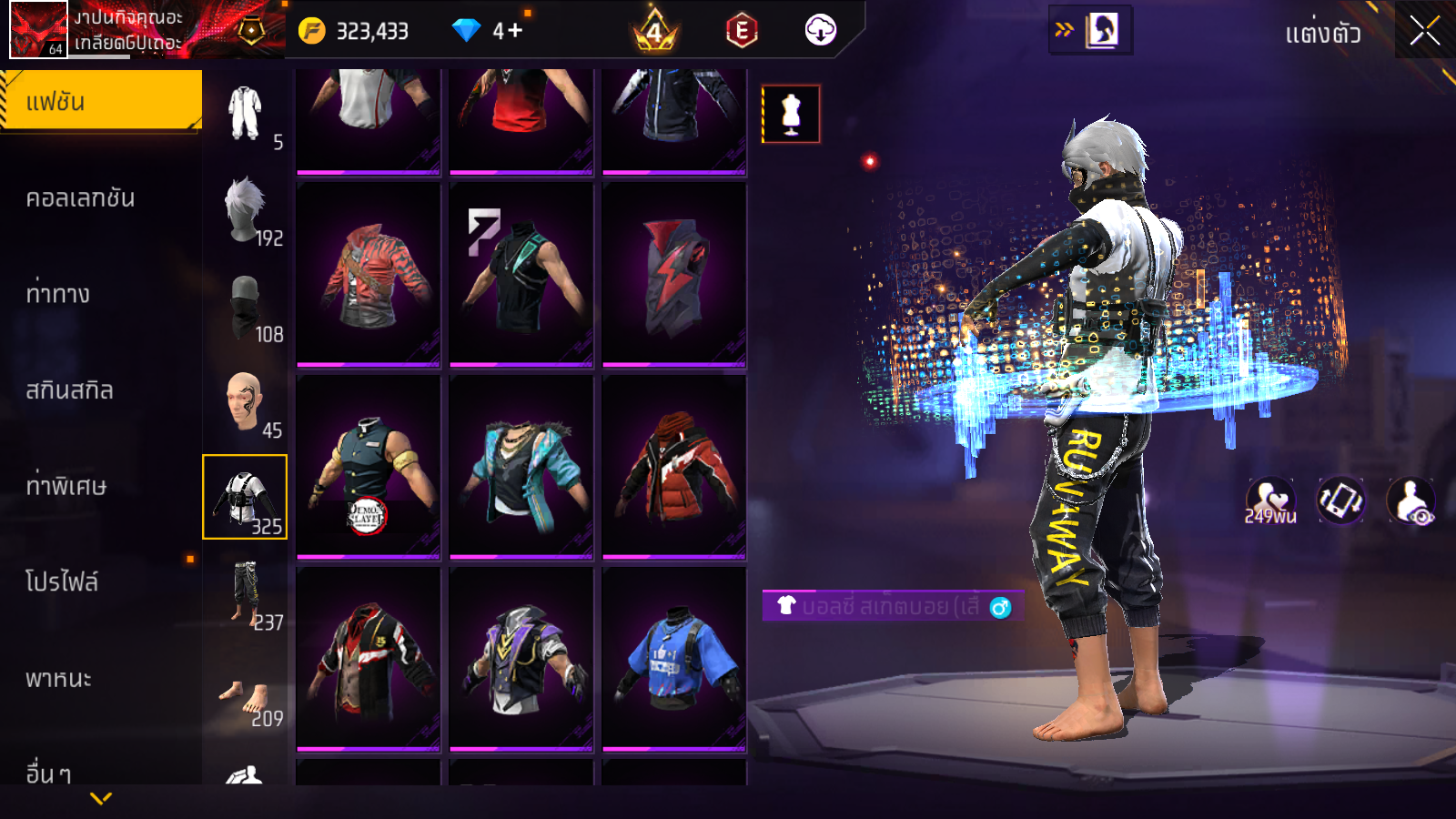Open the ท่าทาง emotes tab
Screen dimensions: 1456x819
58,294
